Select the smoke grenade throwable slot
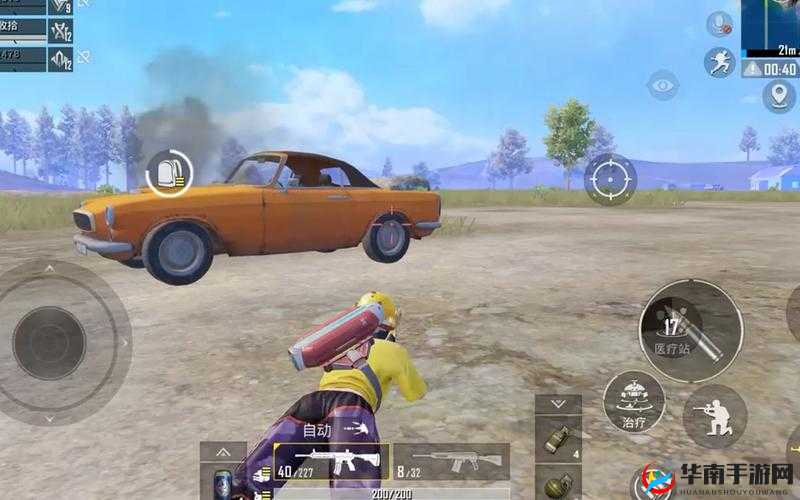Viewport: 800px width, 500px height. tap(557, 438)
